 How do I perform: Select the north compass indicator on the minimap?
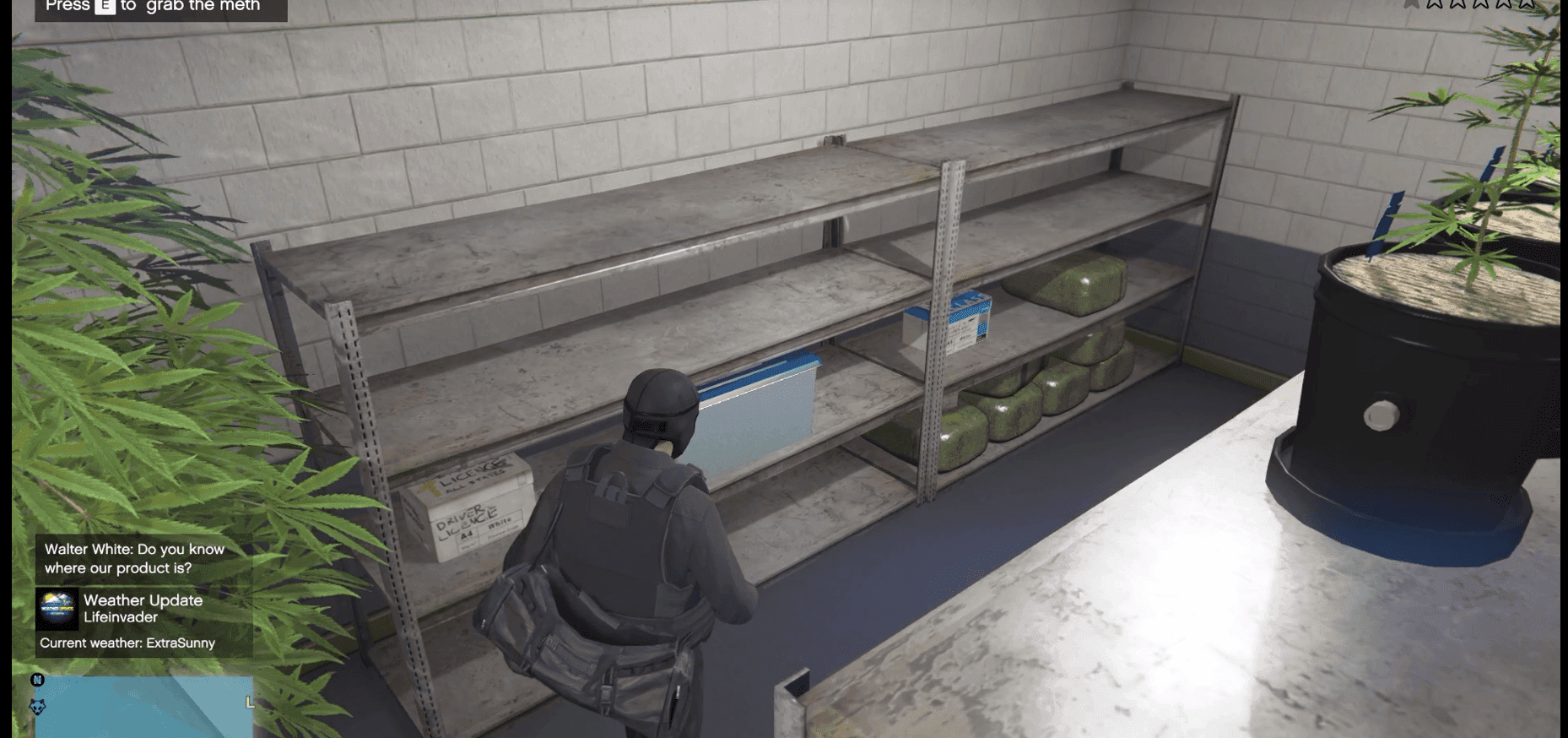37,680
